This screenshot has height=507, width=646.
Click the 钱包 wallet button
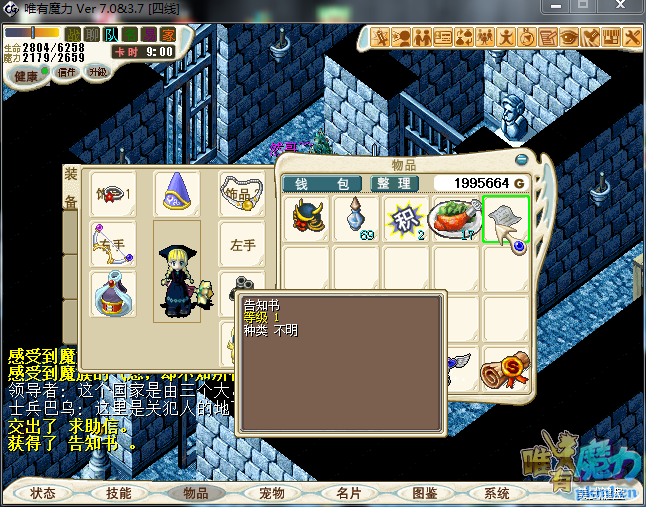point(321,184)
